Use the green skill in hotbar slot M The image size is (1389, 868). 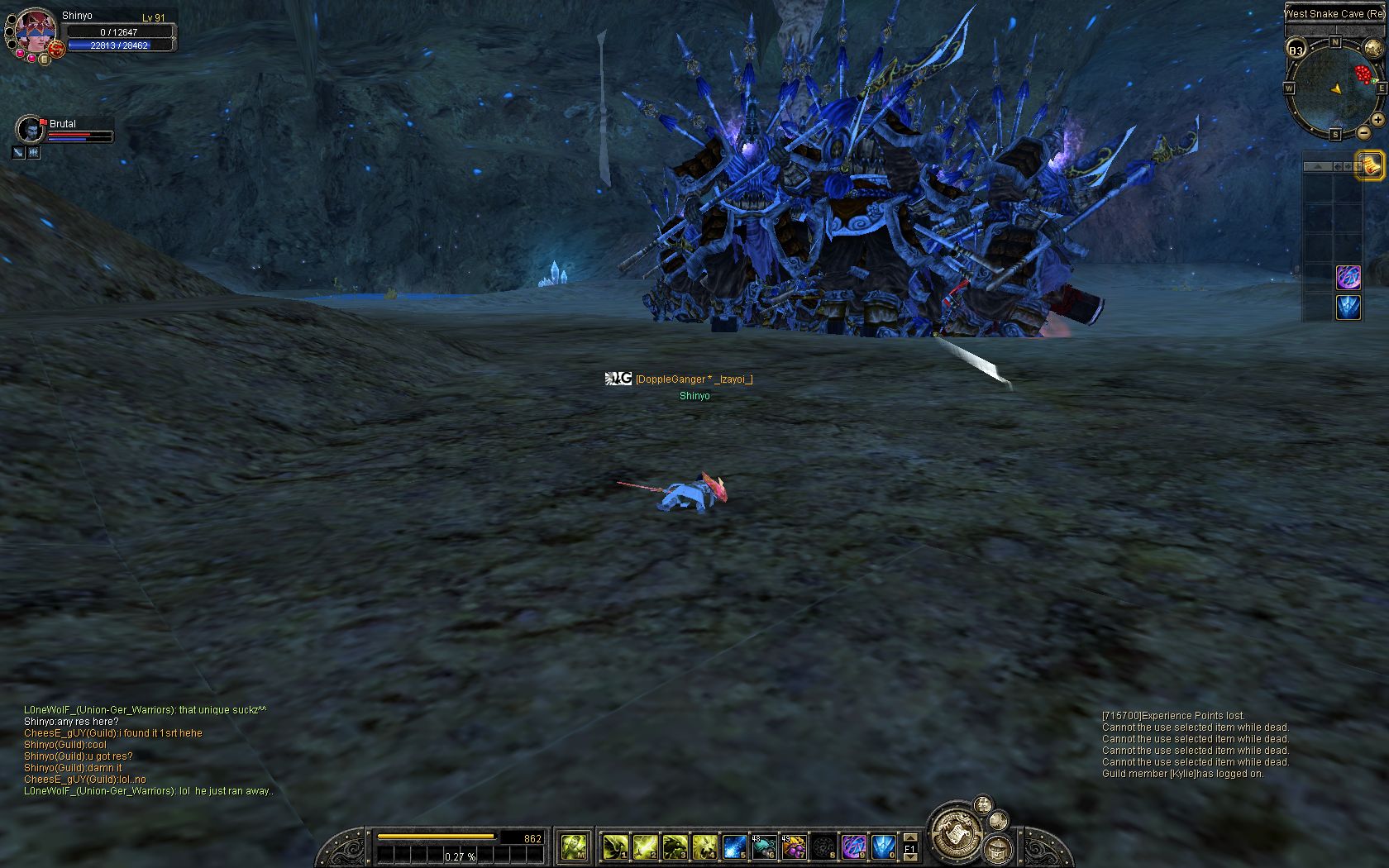pyautogui.click(x=573, y=847)
